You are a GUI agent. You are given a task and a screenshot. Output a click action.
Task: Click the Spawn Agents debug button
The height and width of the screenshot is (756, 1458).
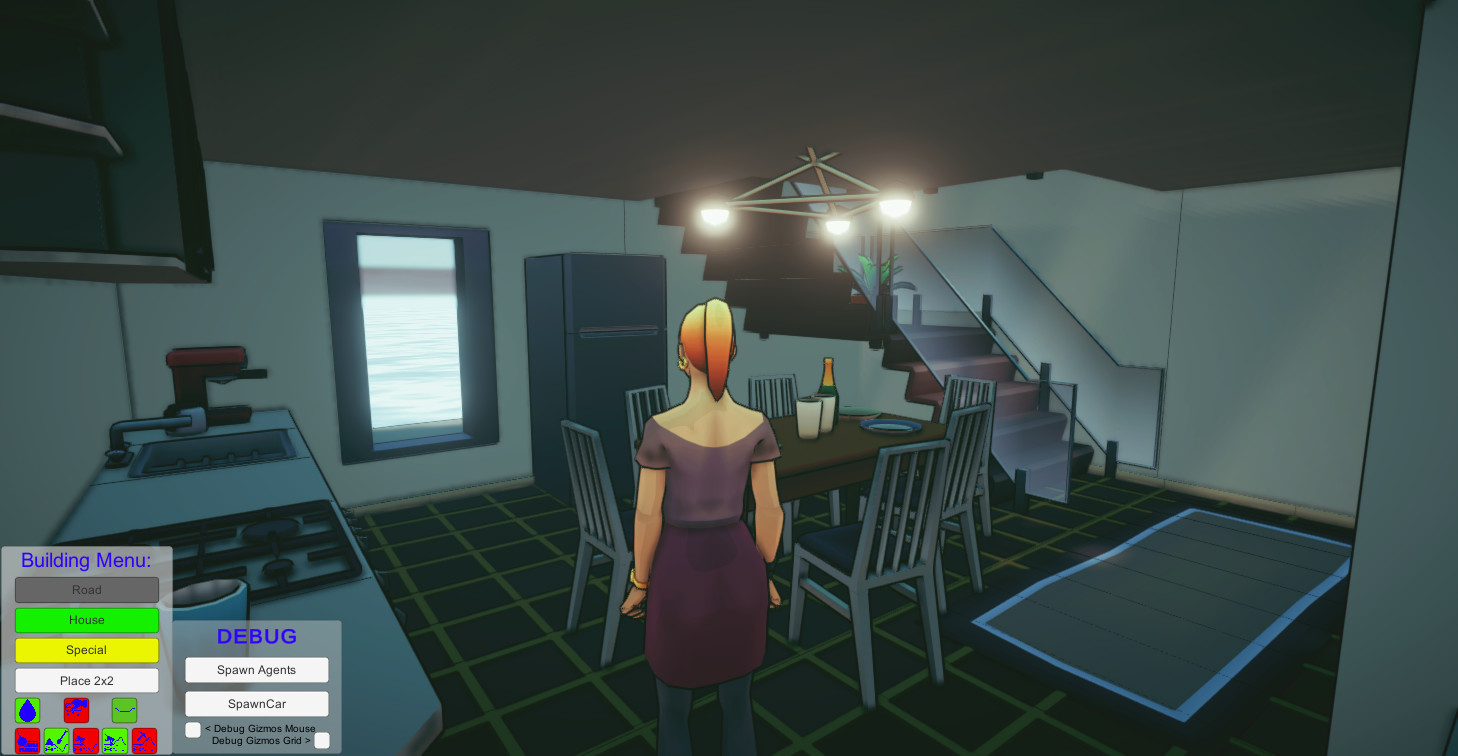click(x=256, y=669)
